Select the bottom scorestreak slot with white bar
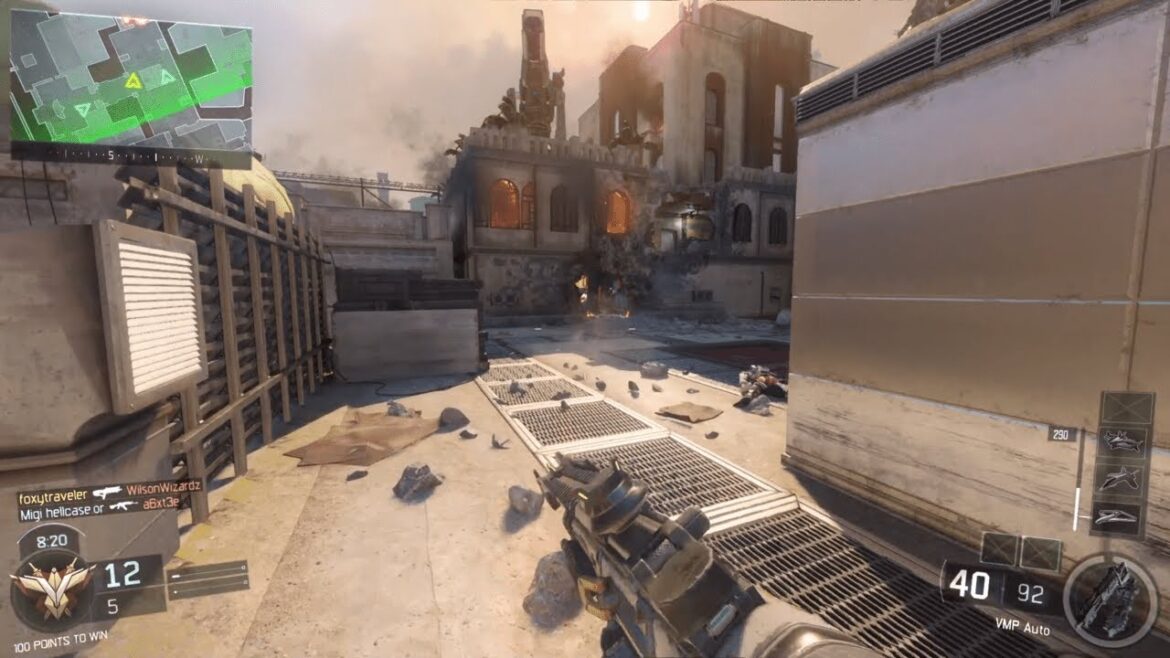Viewport: 1170px width, 658px height. pos(1120,517)
